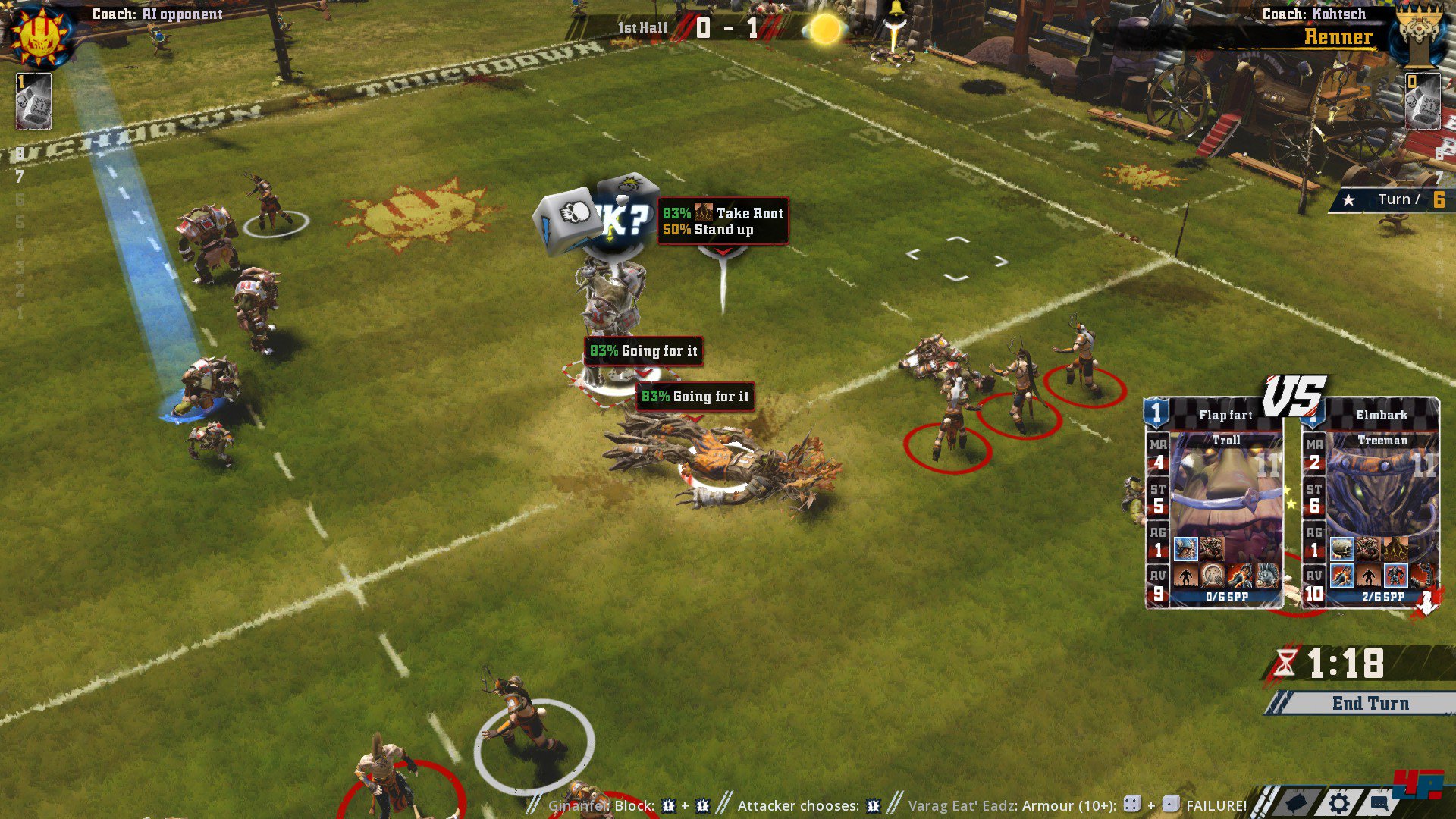Expand Elmbark's card via the red down arrow
Screen dimensions: 1456x819
tap(1428, 601)
